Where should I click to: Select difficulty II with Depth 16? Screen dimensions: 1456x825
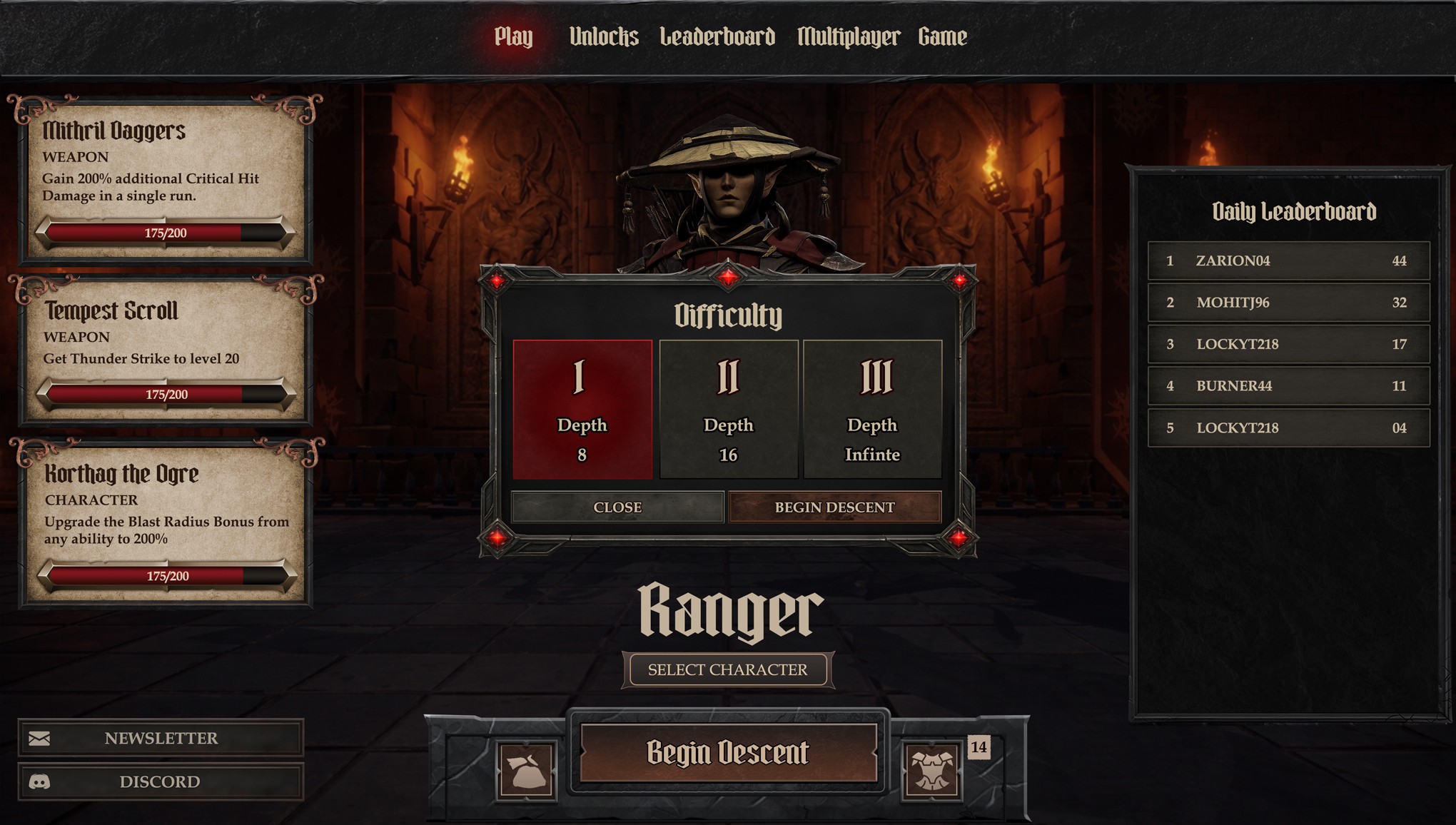[x=728, y=409]
